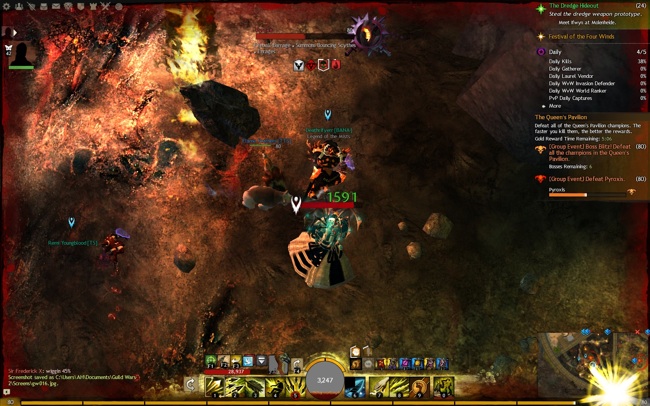
Task: Activate the elite skill on the far right
Action: point(443,385)
